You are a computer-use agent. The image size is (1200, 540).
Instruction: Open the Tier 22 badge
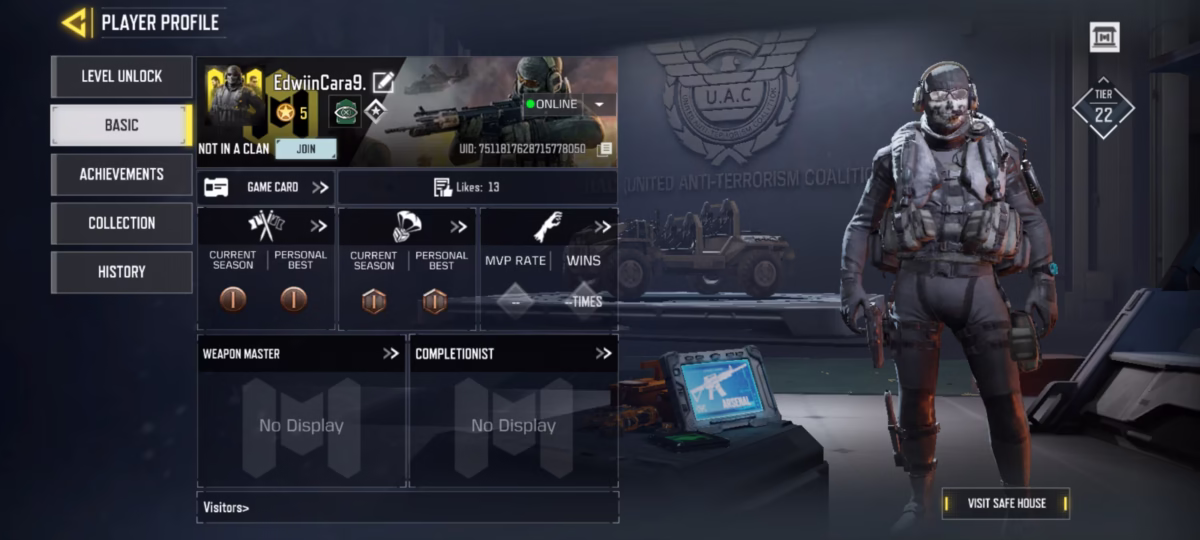(1103, 108)
